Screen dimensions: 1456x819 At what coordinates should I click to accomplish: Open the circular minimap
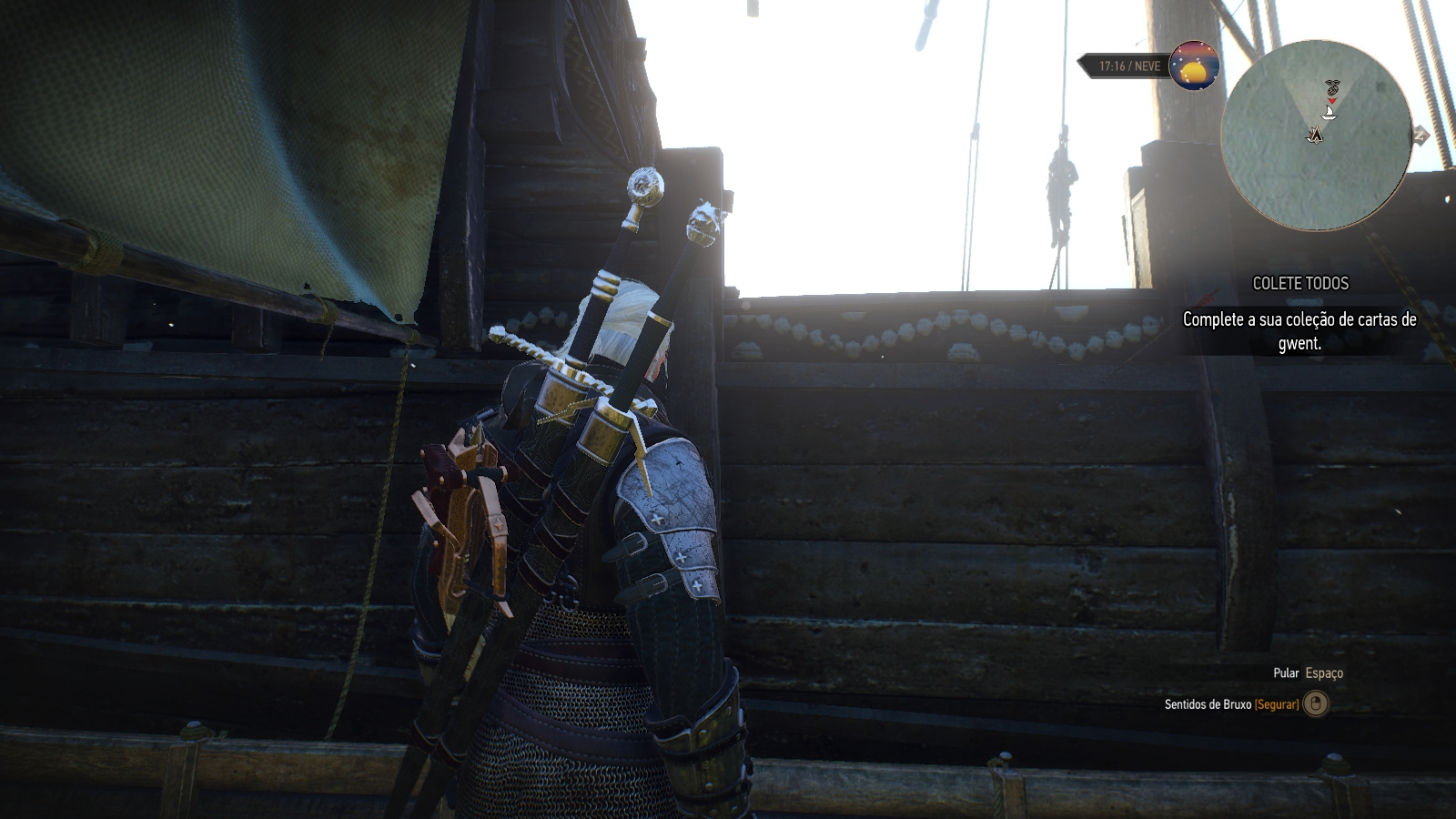(x=1316, y=135)
